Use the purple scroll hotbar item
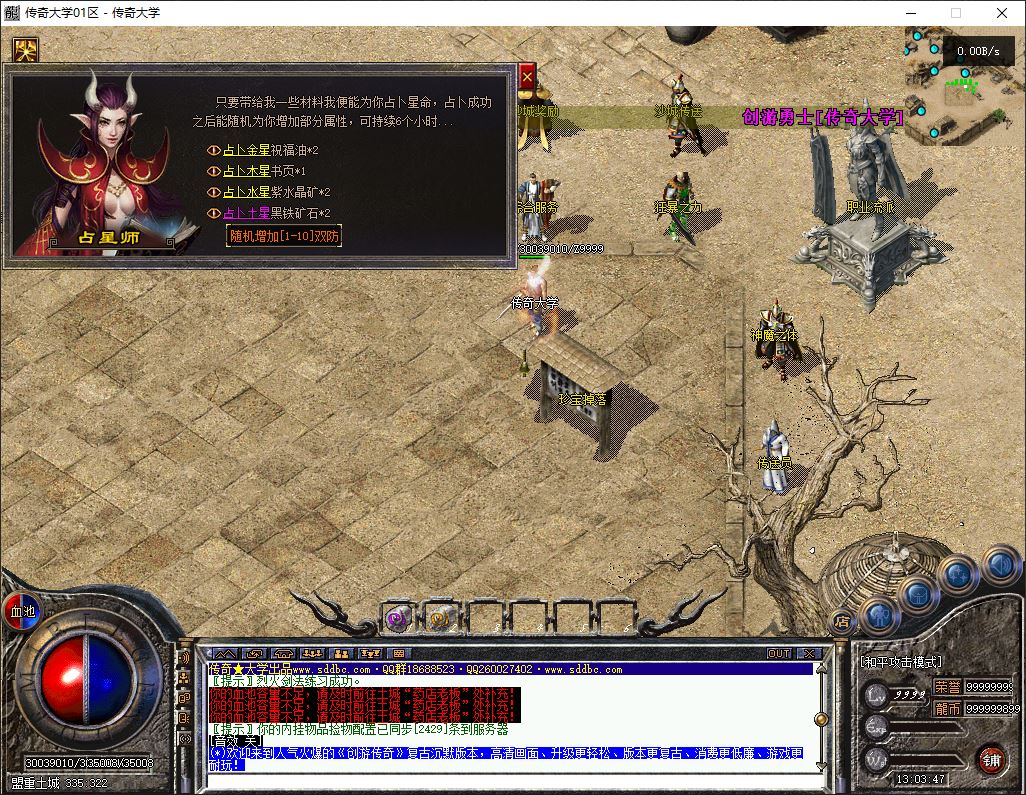 pyautogui.click(x=398, y=618)
